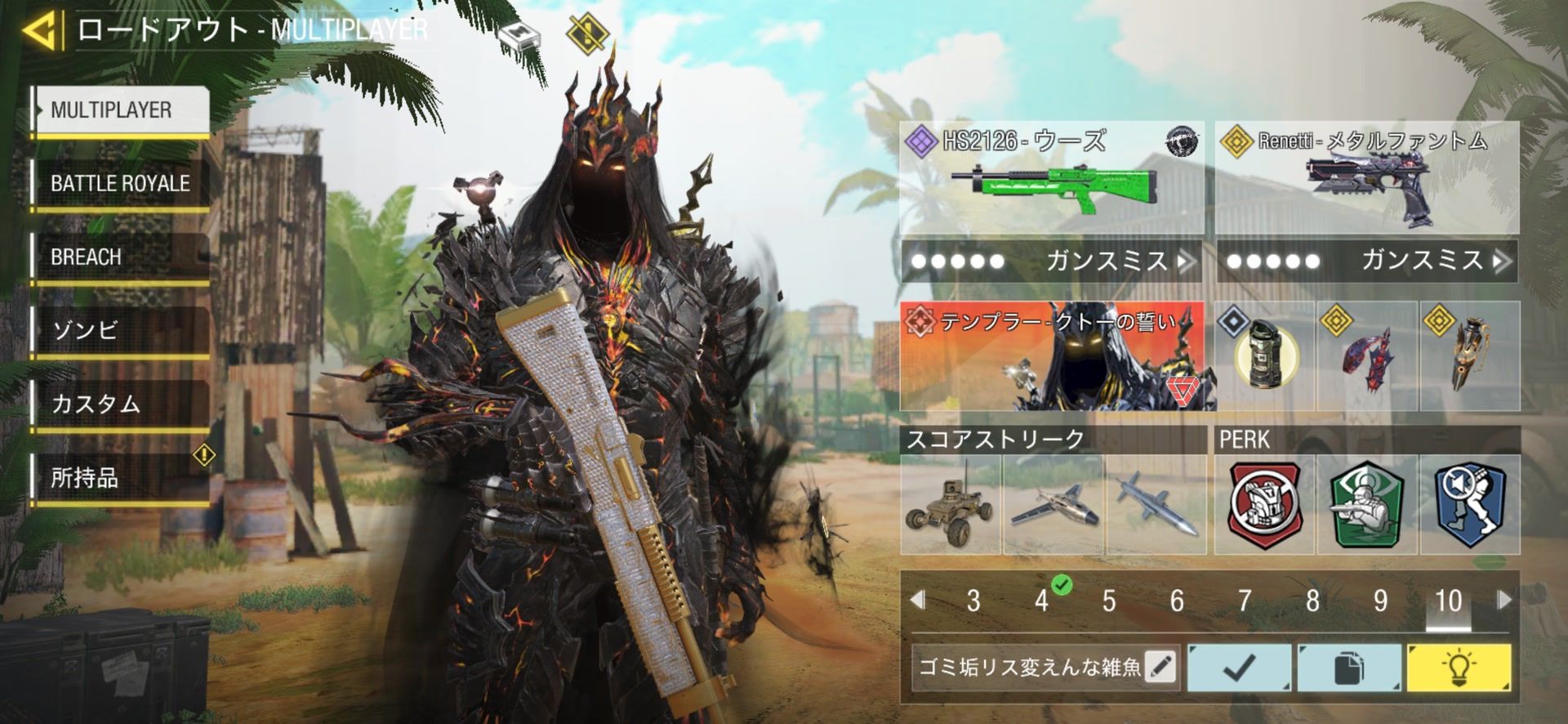Click the yellow lightbulb button
The image size is (1568, 724).
coord(1459,668)
